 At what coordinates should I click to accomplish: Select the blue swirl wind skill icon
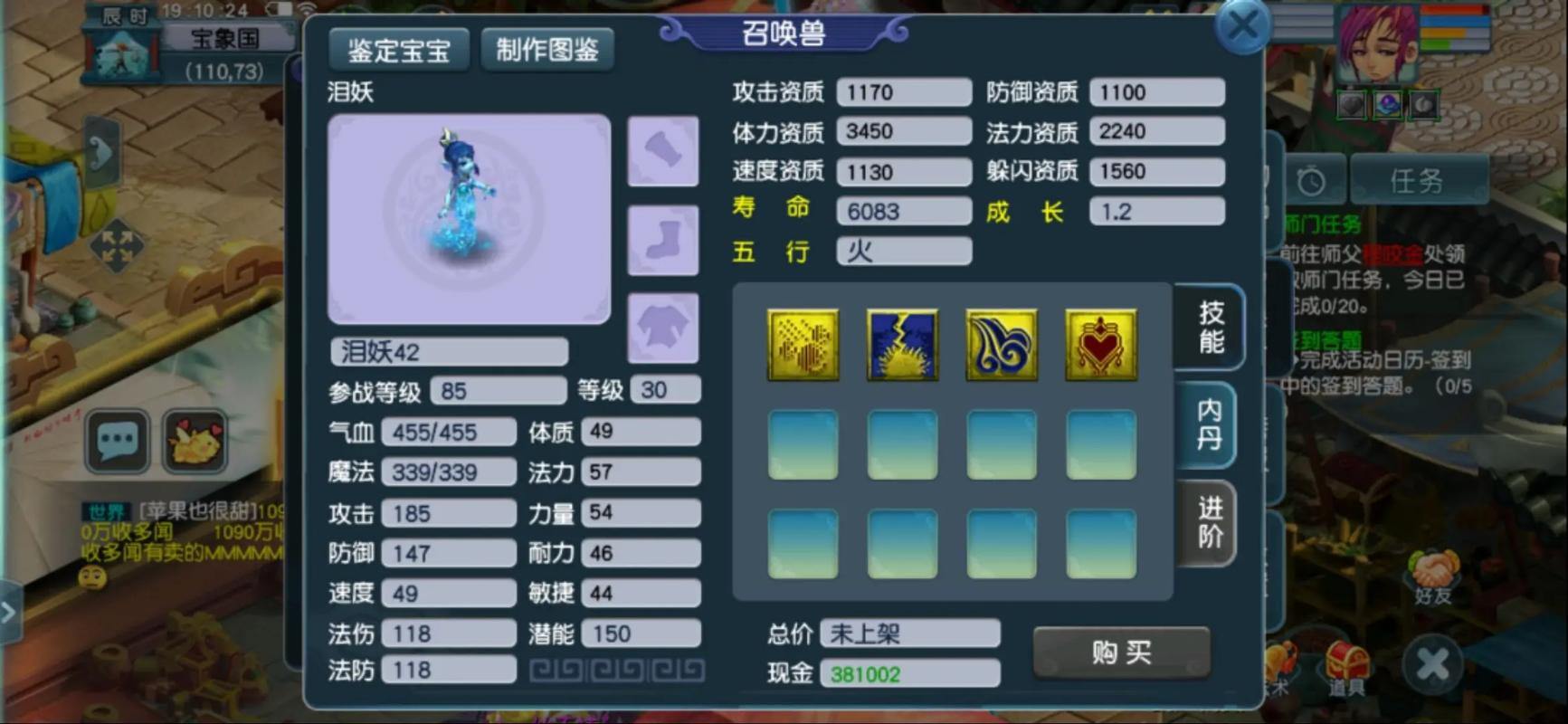[1001, 344]
